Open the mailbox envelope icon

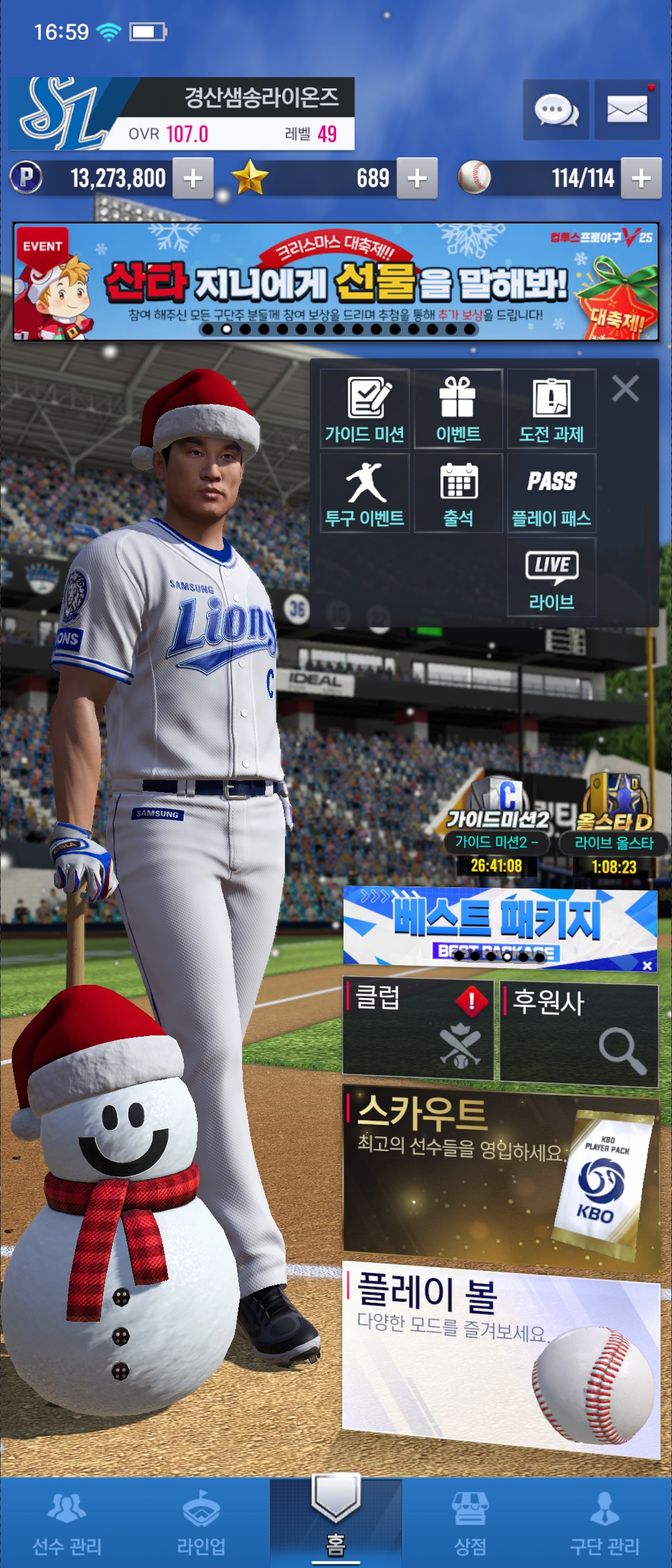[x=627, y=110]
